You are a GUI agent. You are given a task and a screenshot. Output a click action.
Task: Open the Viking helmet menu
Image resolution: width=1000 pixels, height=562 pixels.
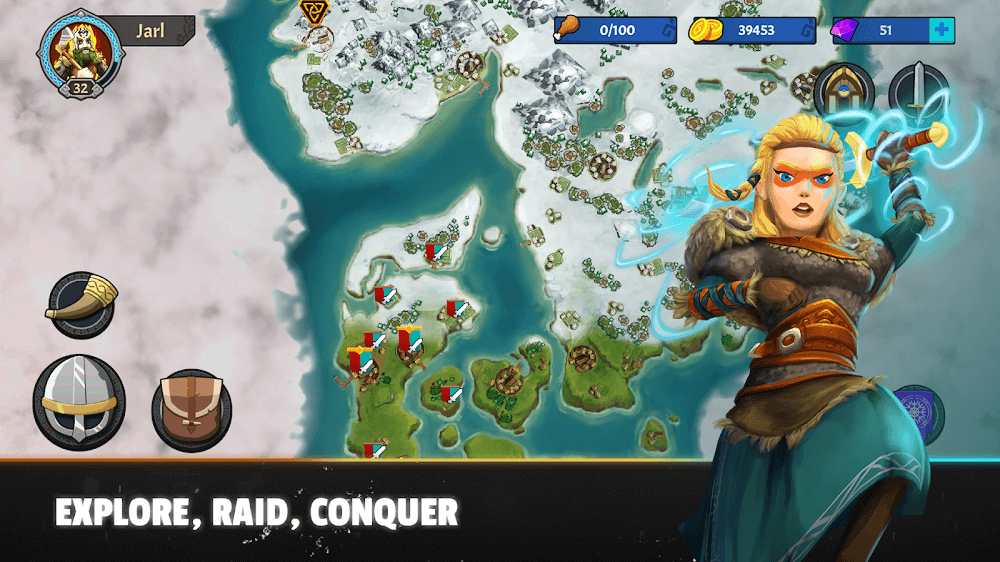[79, 402]
